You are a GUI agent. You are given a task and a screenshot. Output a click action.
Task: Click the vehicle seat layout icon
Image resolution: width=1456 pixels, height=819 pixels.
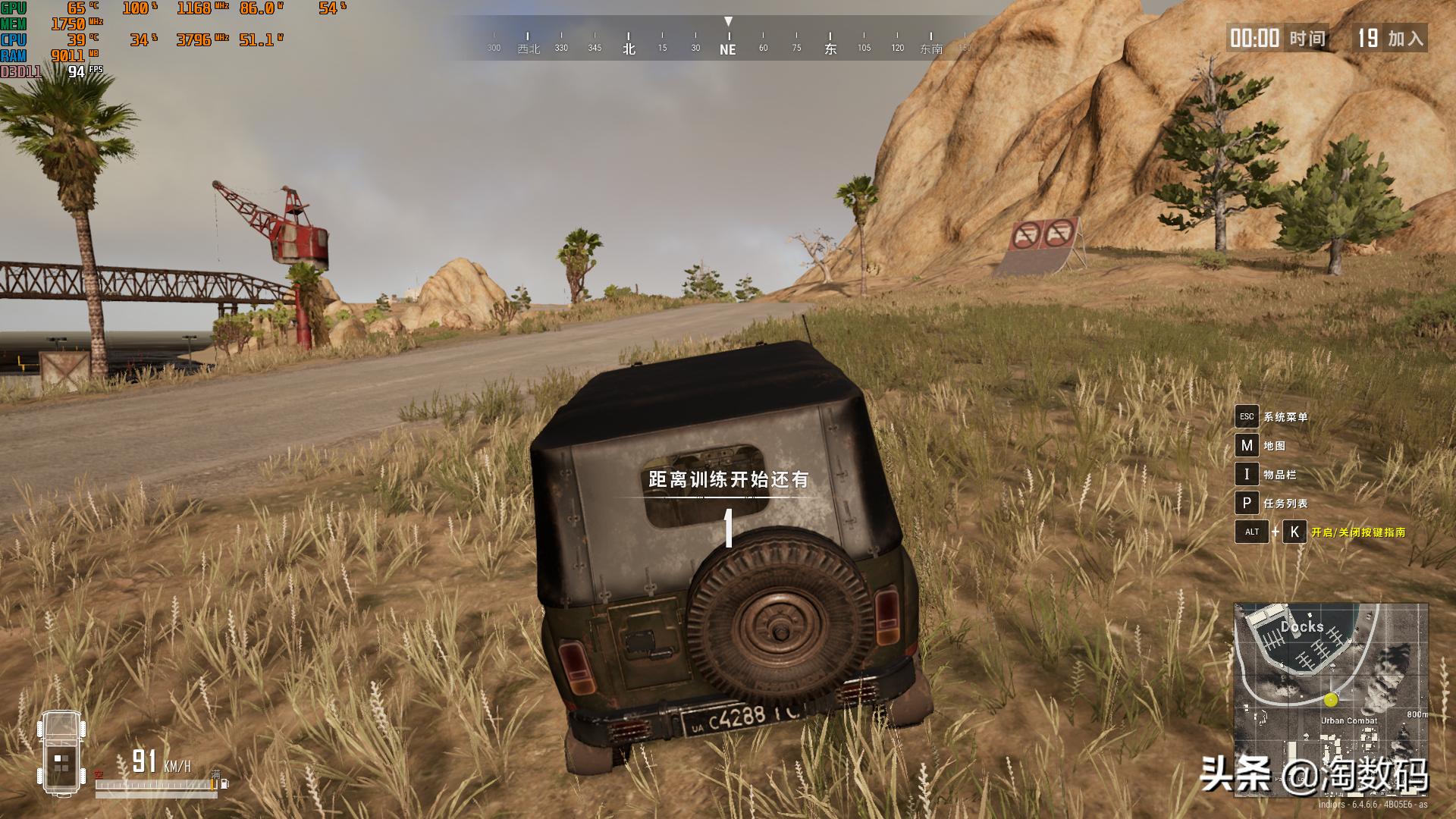tap(61, 752)
